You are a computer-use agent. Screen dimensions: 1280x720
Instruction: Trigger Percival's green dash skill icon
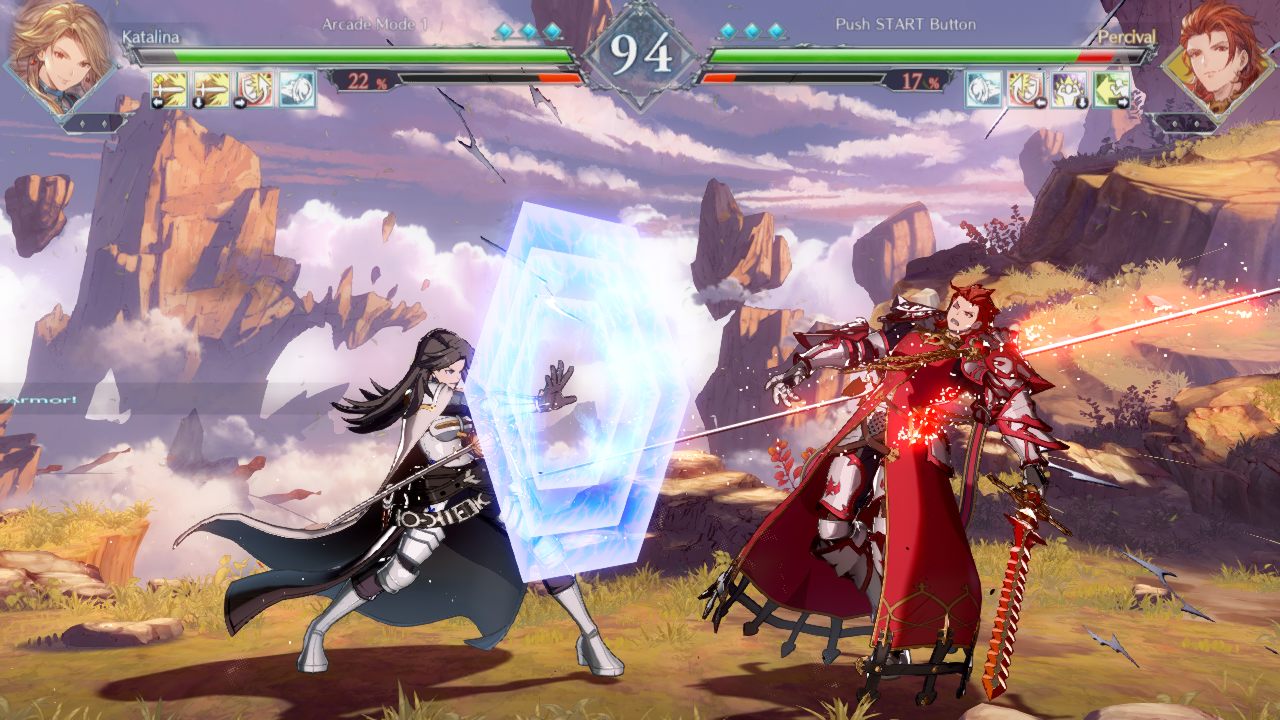(1112, 89)
